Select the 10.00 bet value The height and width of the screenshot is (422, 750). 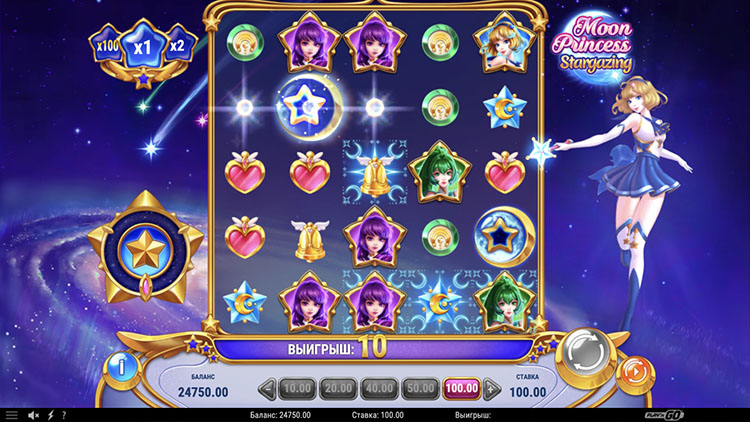(x=296, y=386)
